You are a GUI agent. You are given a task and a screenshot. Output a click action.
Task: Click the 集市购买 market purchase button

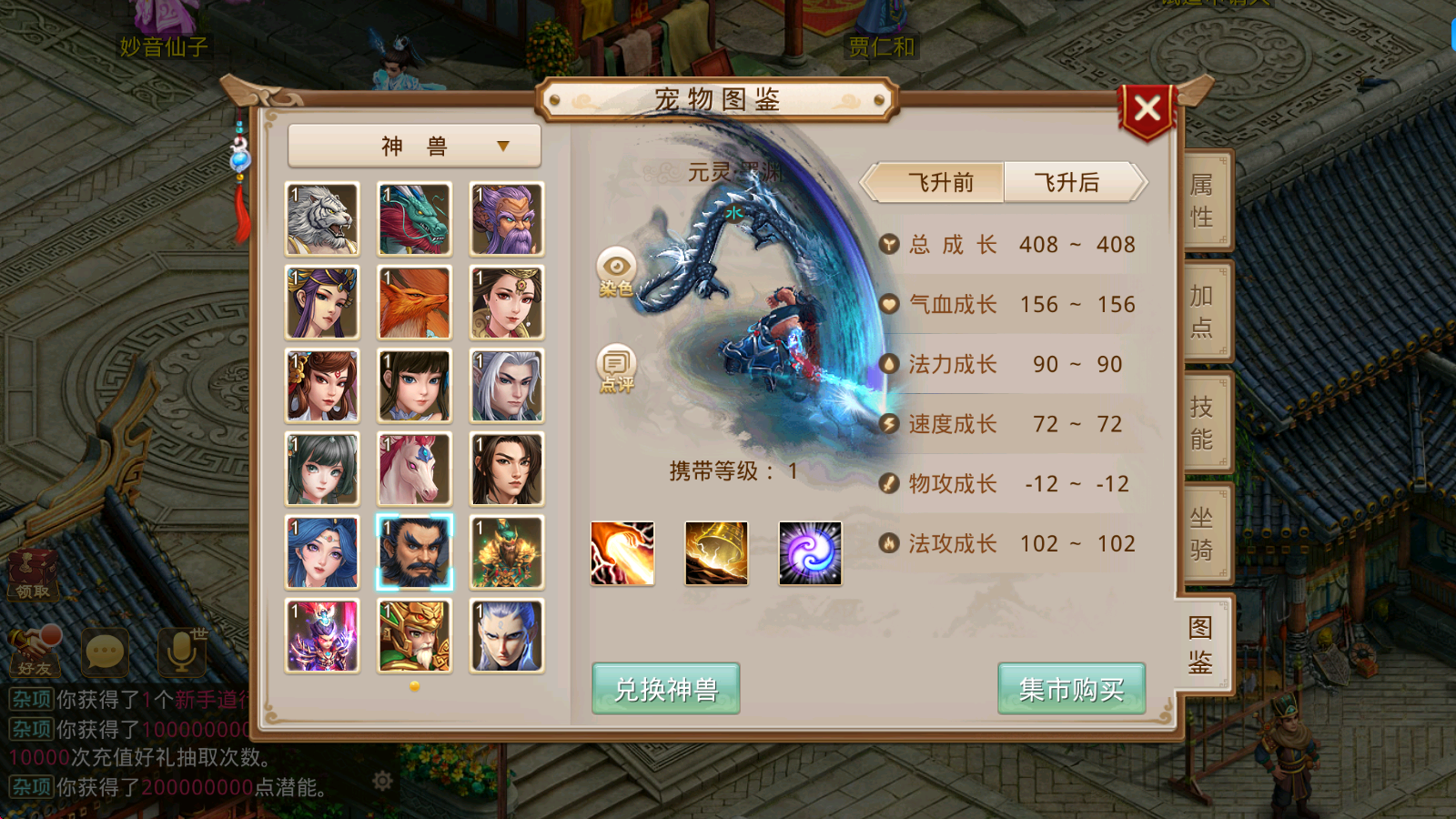[1071, 689]
